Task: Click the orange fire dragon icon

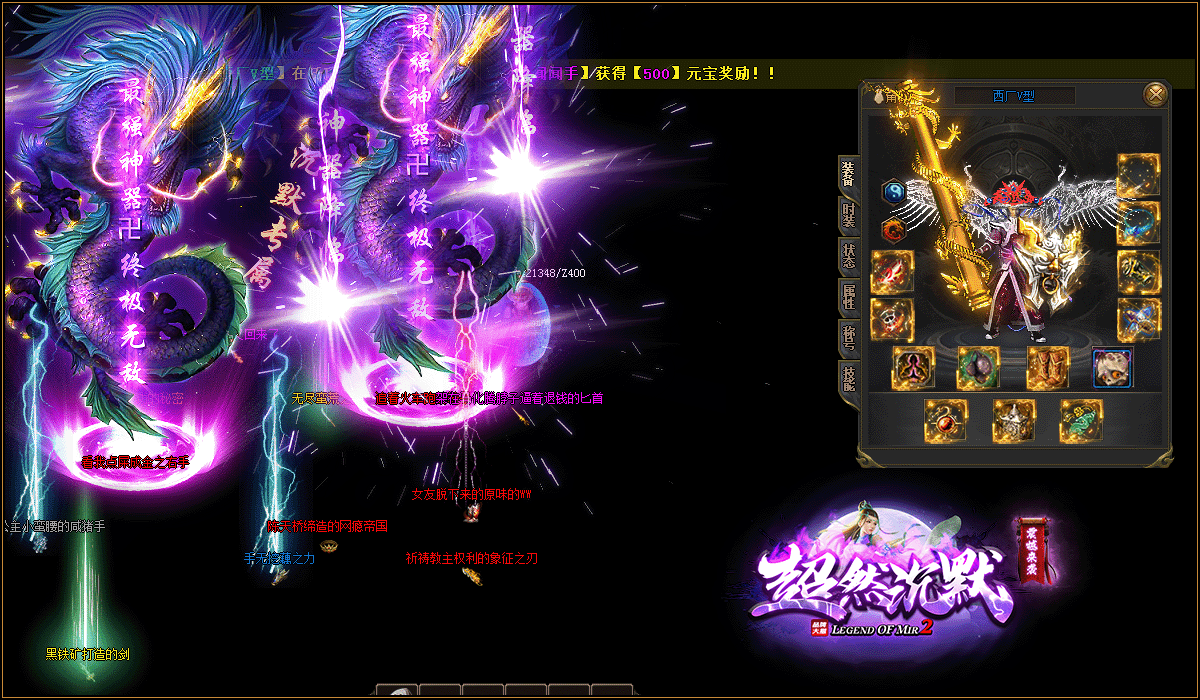Action: [x=894, y=230]
